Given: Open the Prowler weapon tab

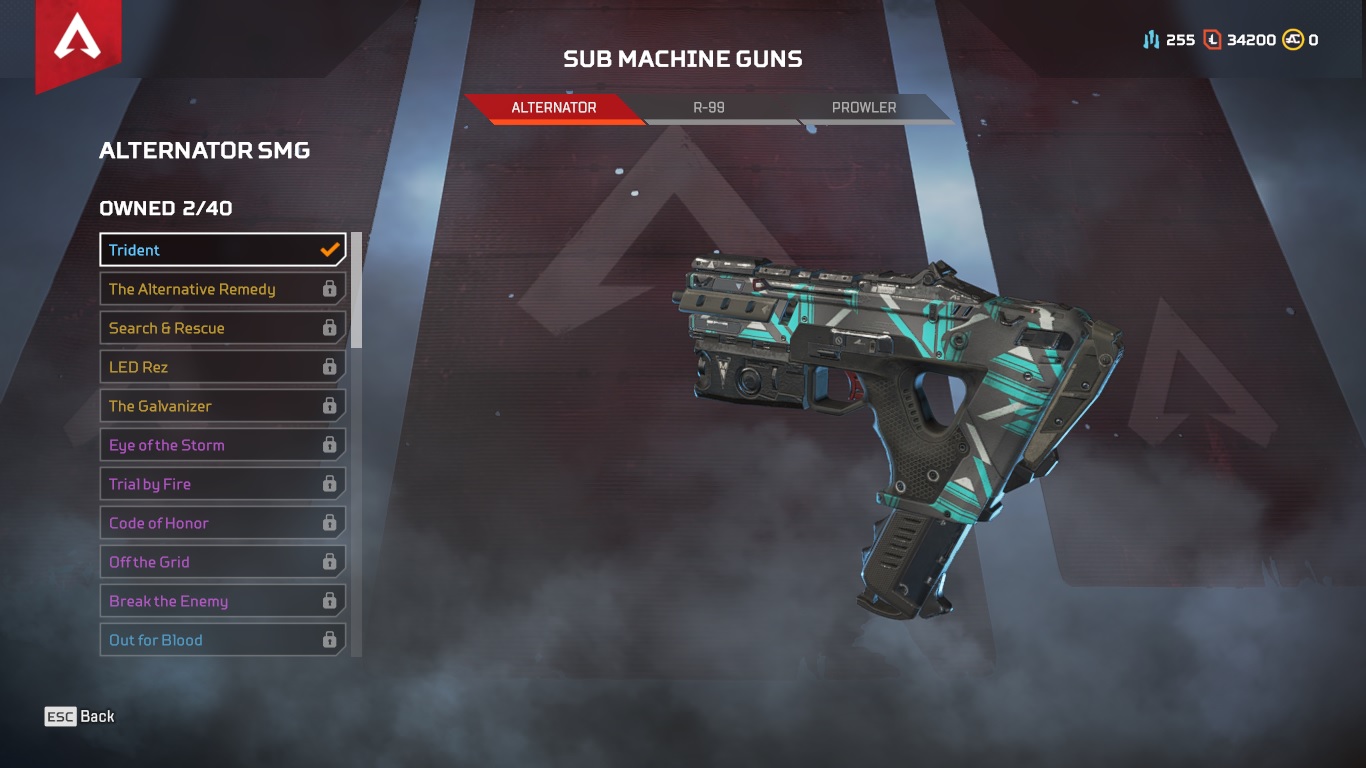Looking at the screenshot, I should click(866, 108).
